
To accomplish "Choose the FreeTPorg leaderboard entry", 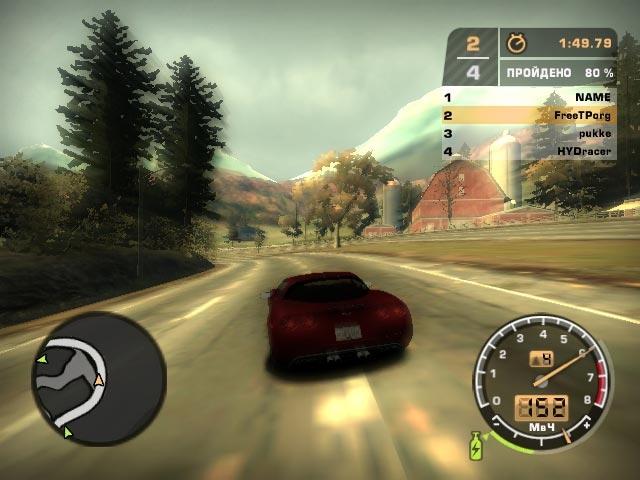I will 529,115.
